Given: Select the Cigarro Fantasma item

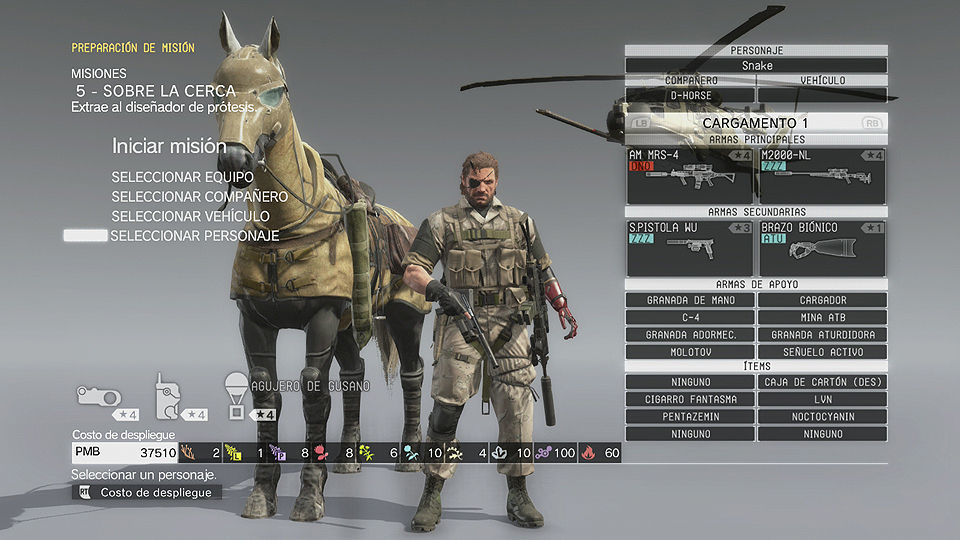Looking at the screenshot, I should point(690,399).
